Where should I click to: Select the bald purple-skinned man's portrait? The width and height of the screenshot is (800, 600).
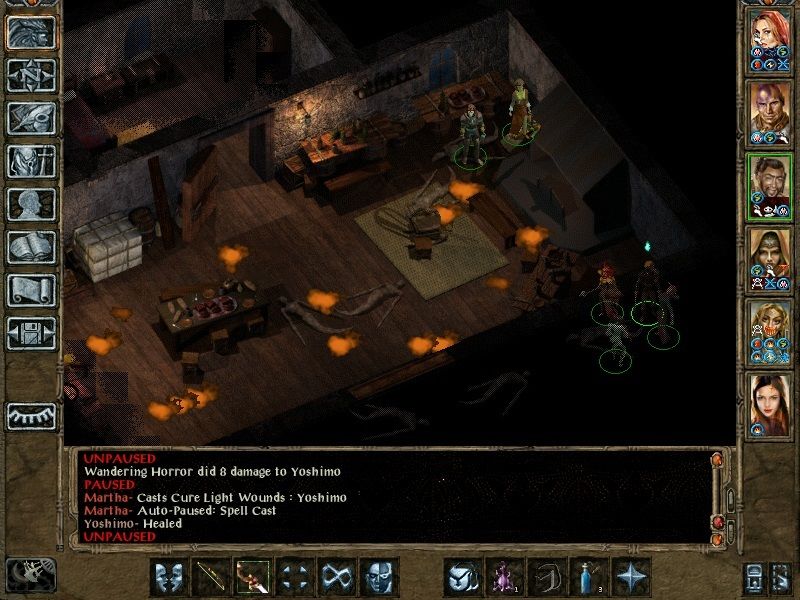770,111
